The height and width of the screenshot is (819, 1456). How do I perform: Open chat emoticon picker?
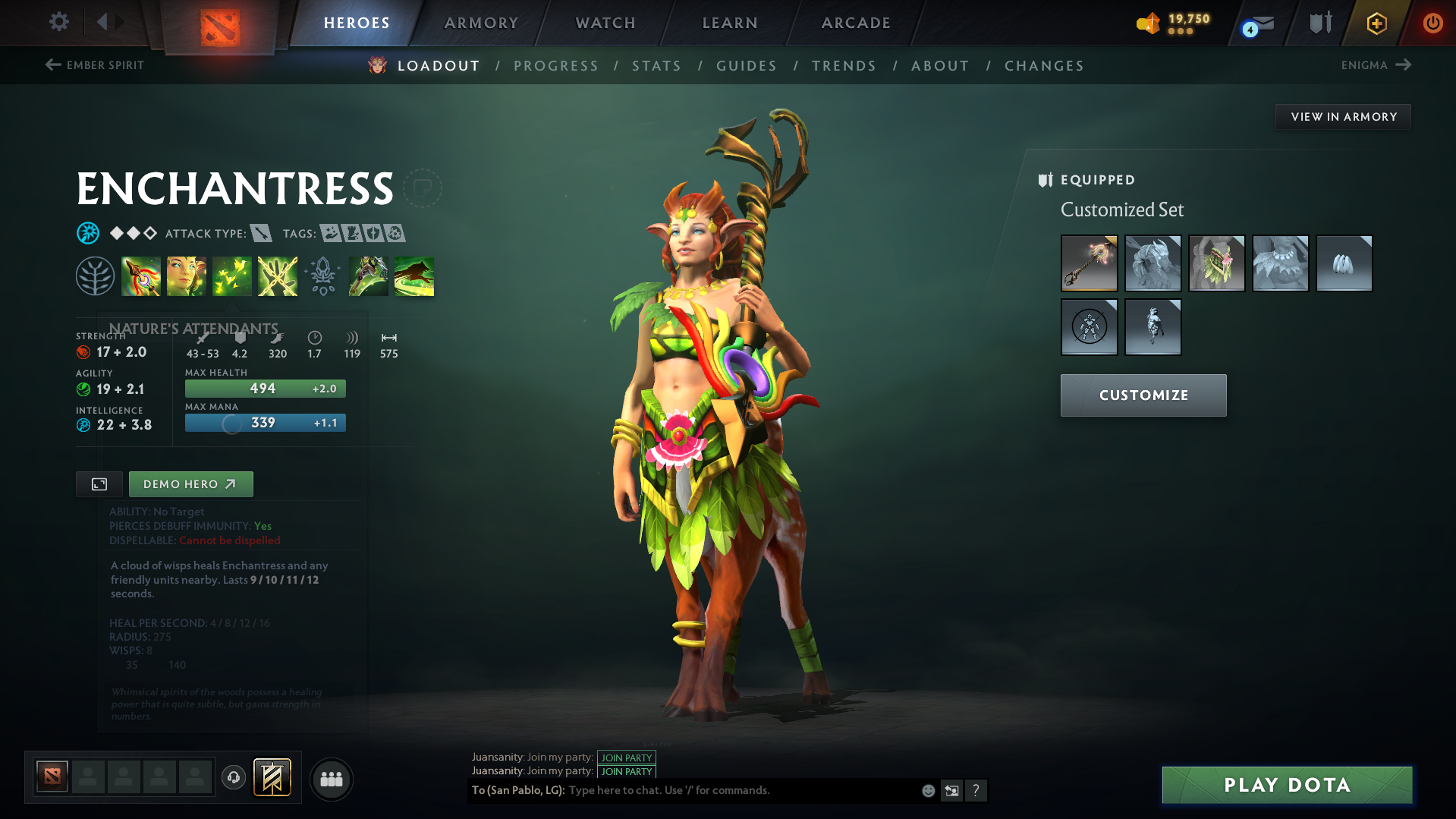(927, 790)
